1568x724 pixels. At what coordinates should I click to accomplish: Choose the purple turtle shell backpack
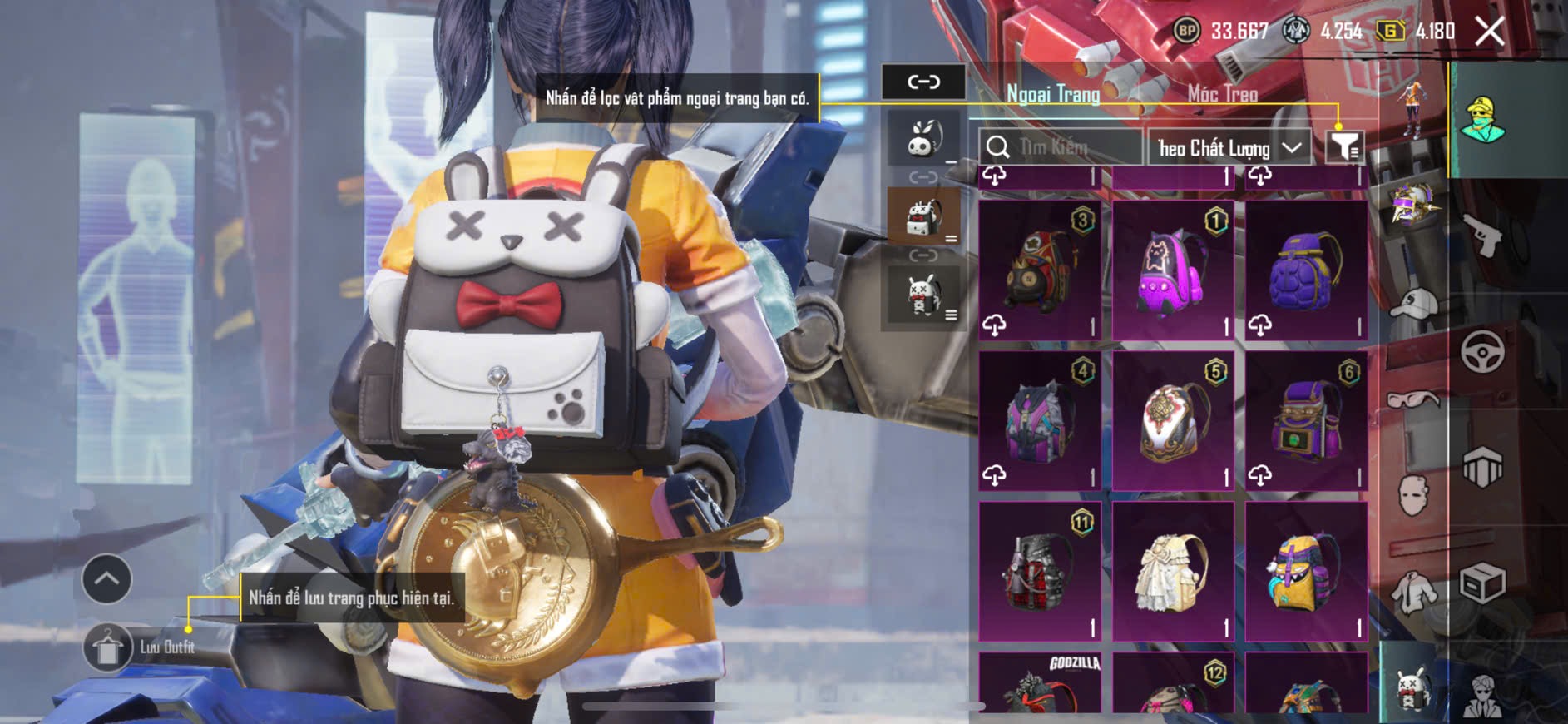pyautogui.click(x=1306, y=270)
